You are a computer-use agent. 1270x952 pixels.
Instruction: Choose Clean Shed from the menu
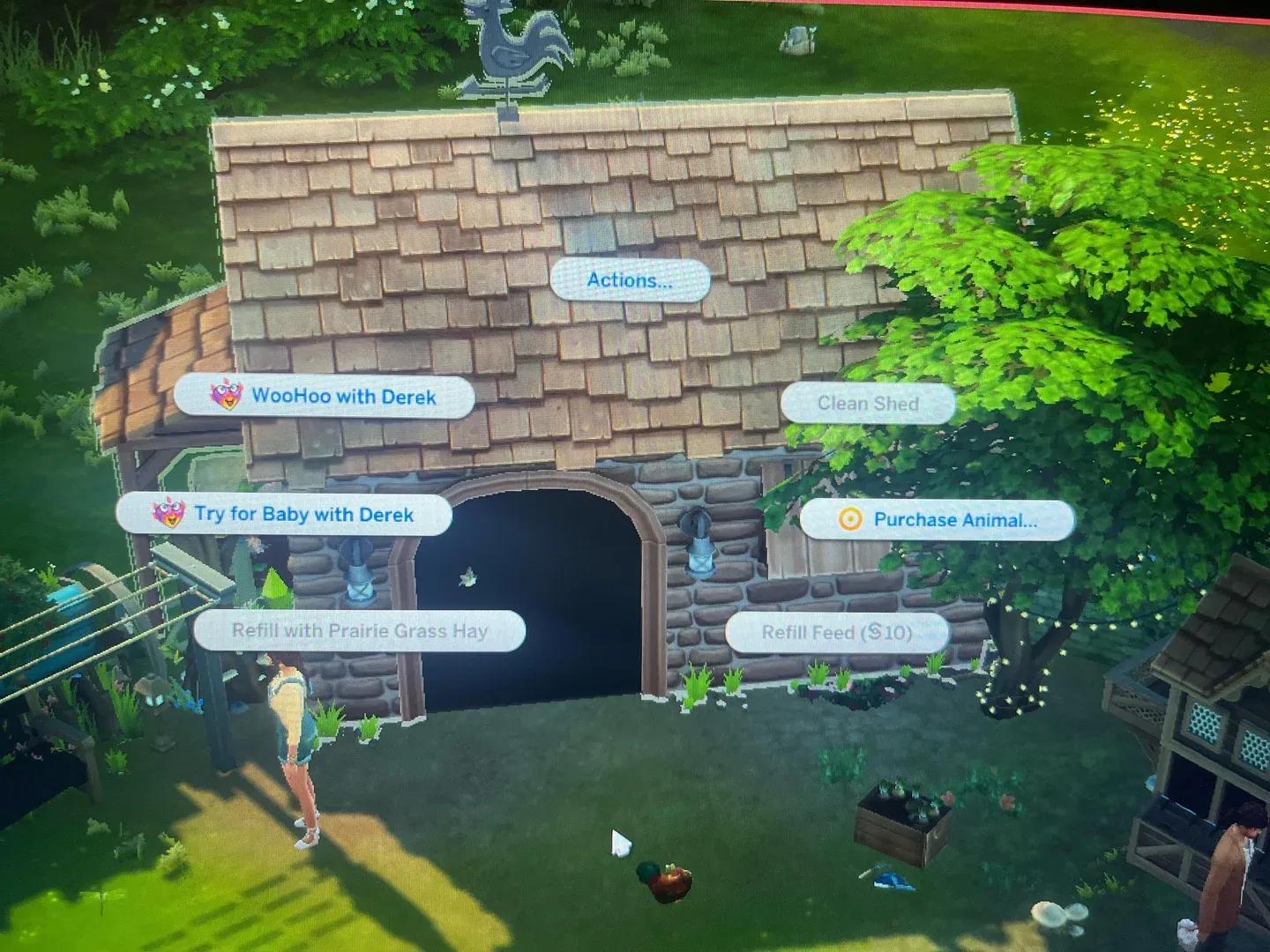click(868, 404)
